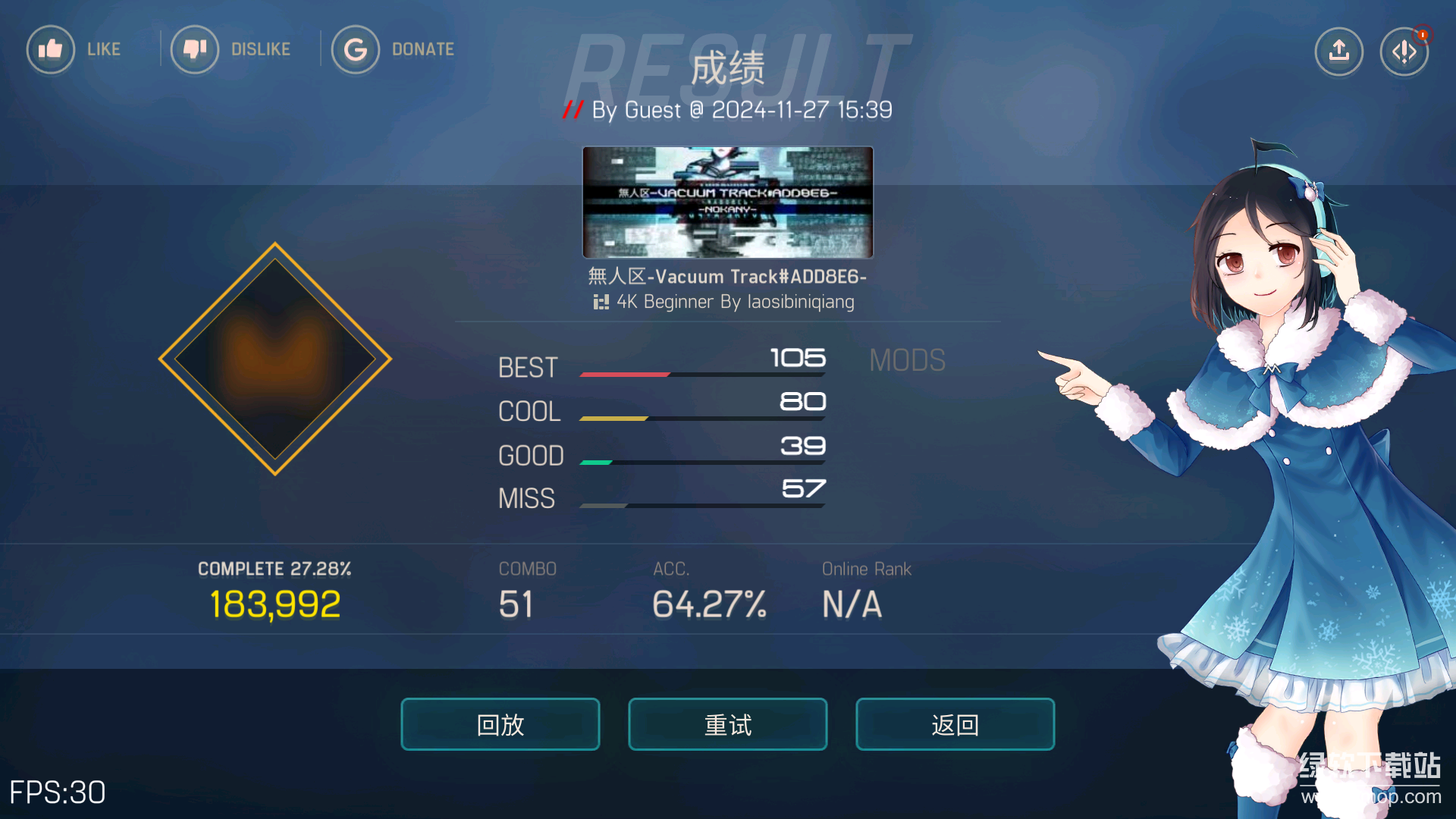1456x819 pixels.
Task: Click the 4K key-mode icon beside Beginner
Action: 602,302
